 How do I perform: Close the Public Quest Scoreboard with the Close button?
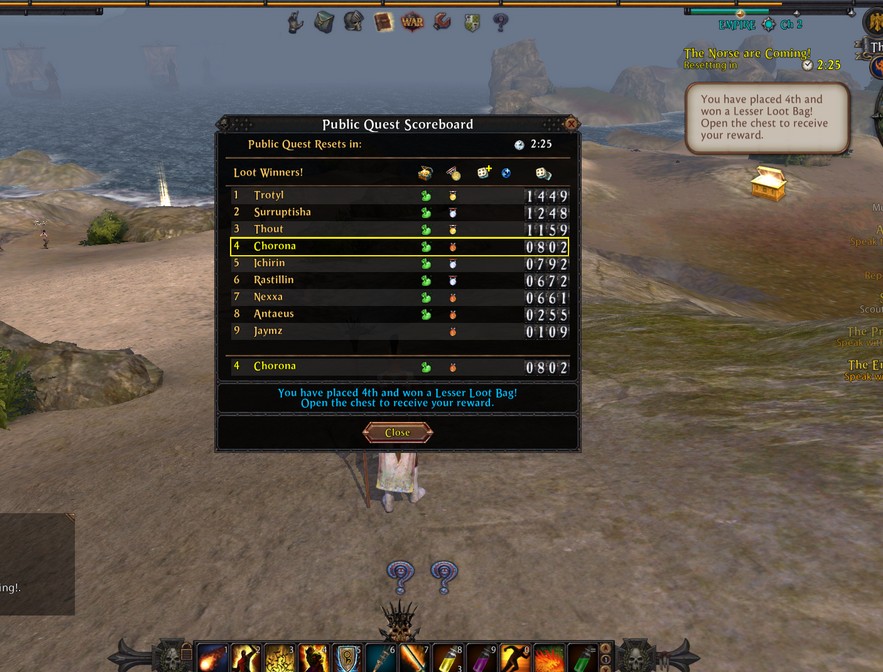[x=397, y=433]
